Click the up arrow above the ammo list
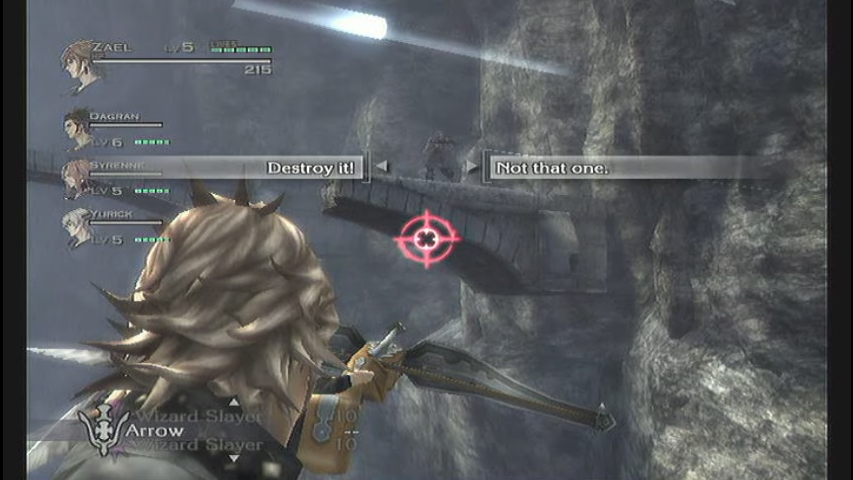The image size is (853, 480). [x=234, y=402]
